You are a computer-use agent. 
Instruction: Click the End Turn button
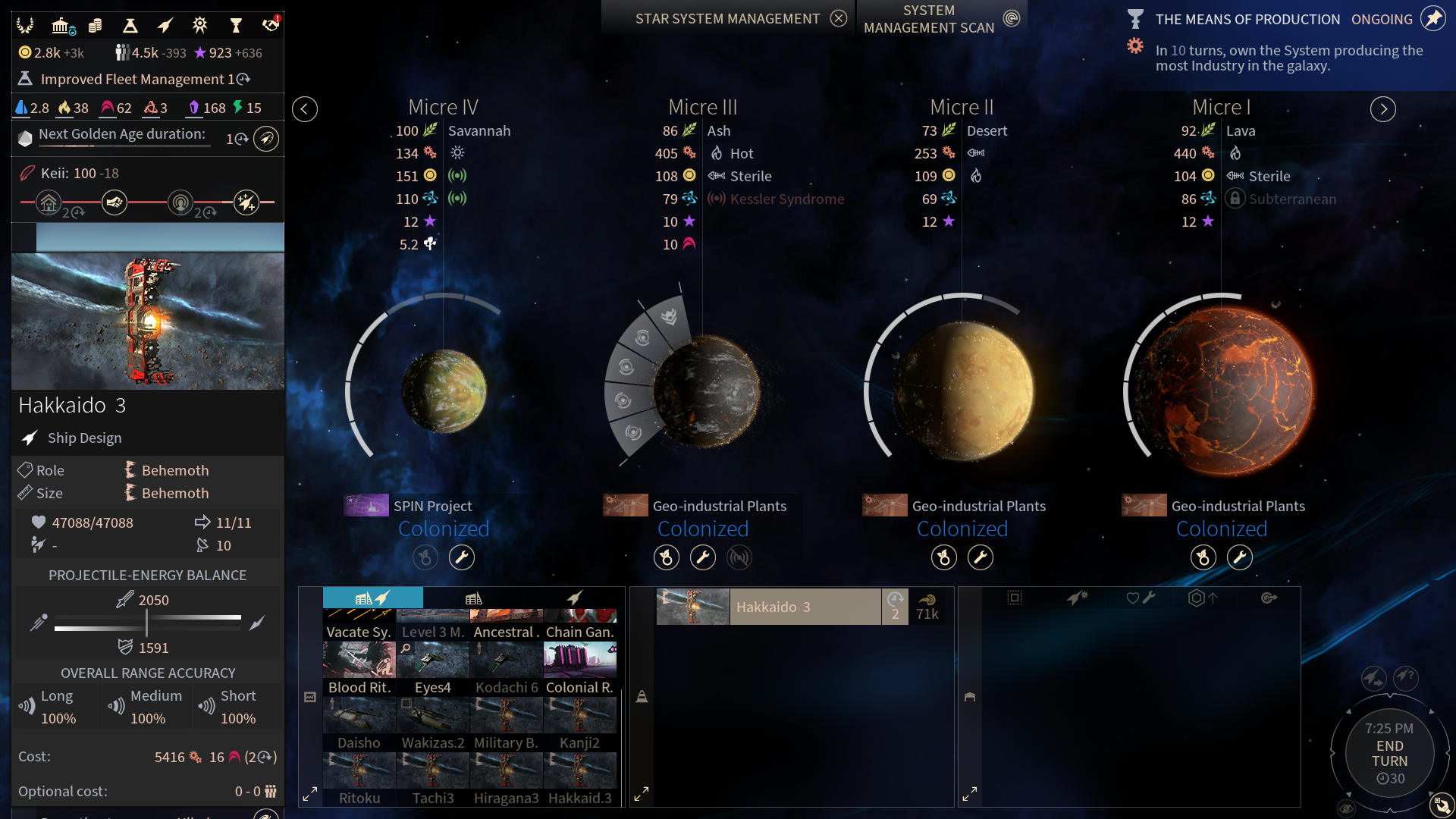pyautogui.click(x=1389, y=754)
